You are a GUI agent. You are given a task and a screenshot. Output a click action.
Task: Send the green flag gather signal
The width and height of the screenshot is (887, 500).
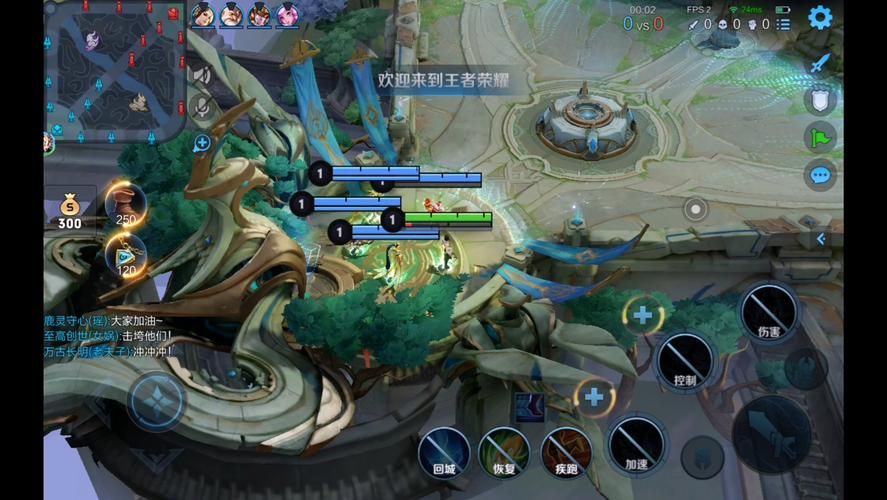pos(820,137)
